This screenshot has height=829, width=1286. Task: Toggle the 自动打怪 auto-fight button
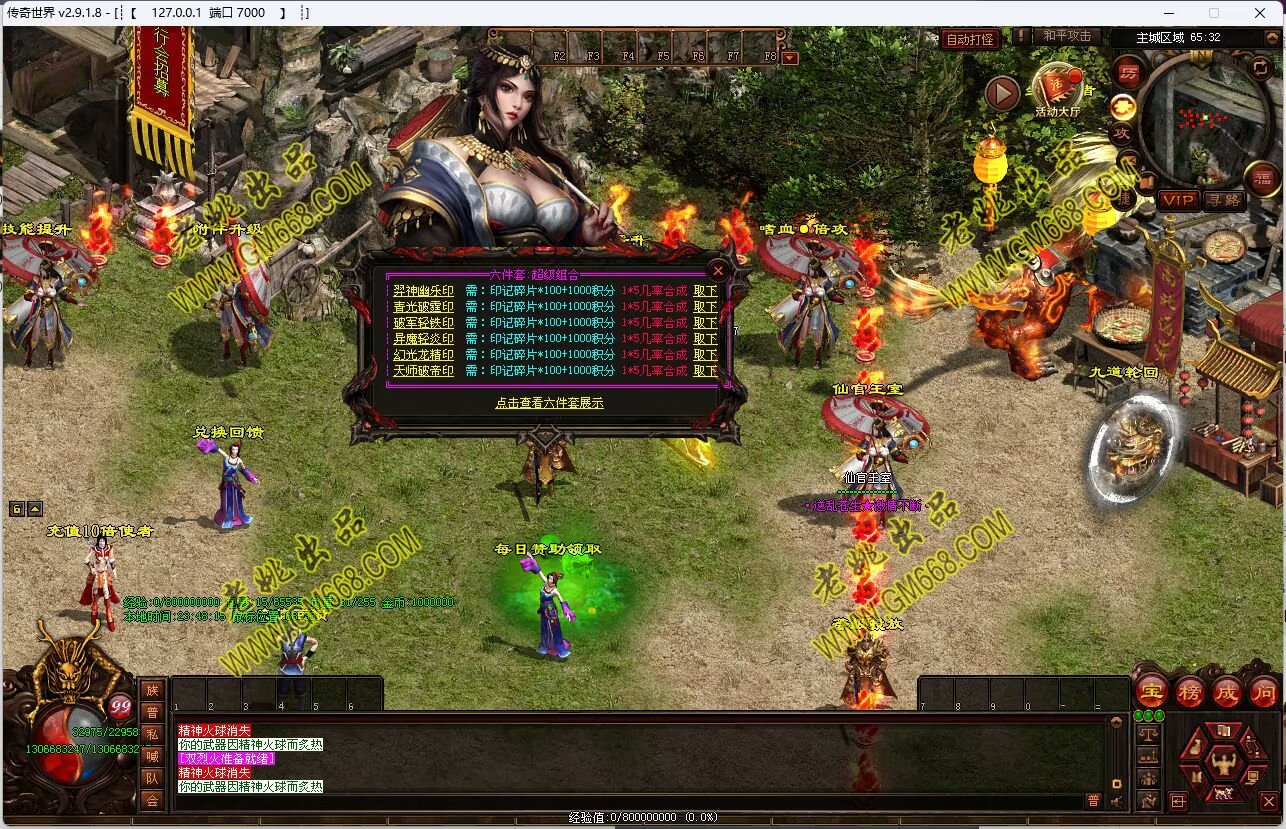[970, 39]
